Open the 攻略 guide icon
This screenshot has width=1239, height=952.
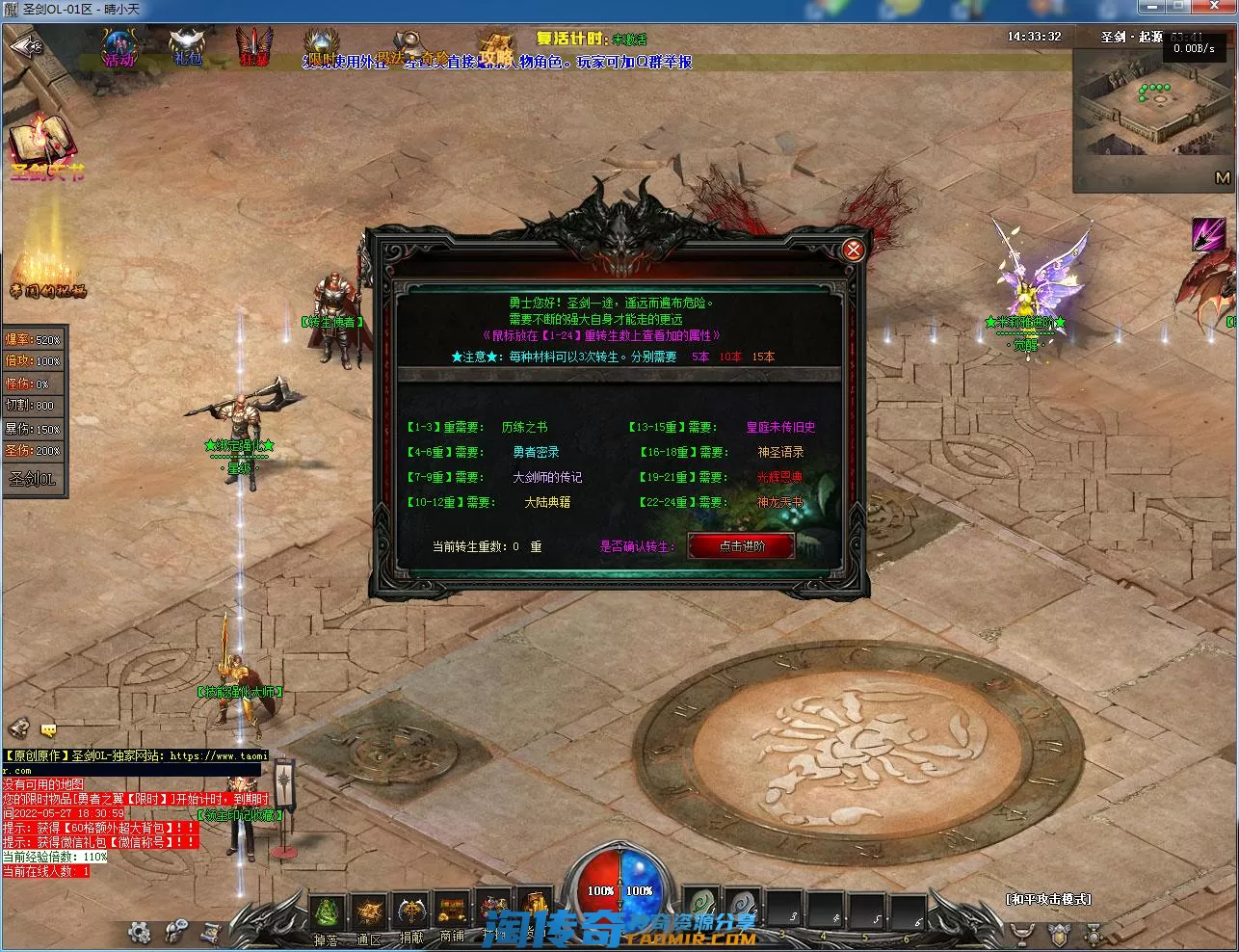pyautogui.click(x=497, y=48)
